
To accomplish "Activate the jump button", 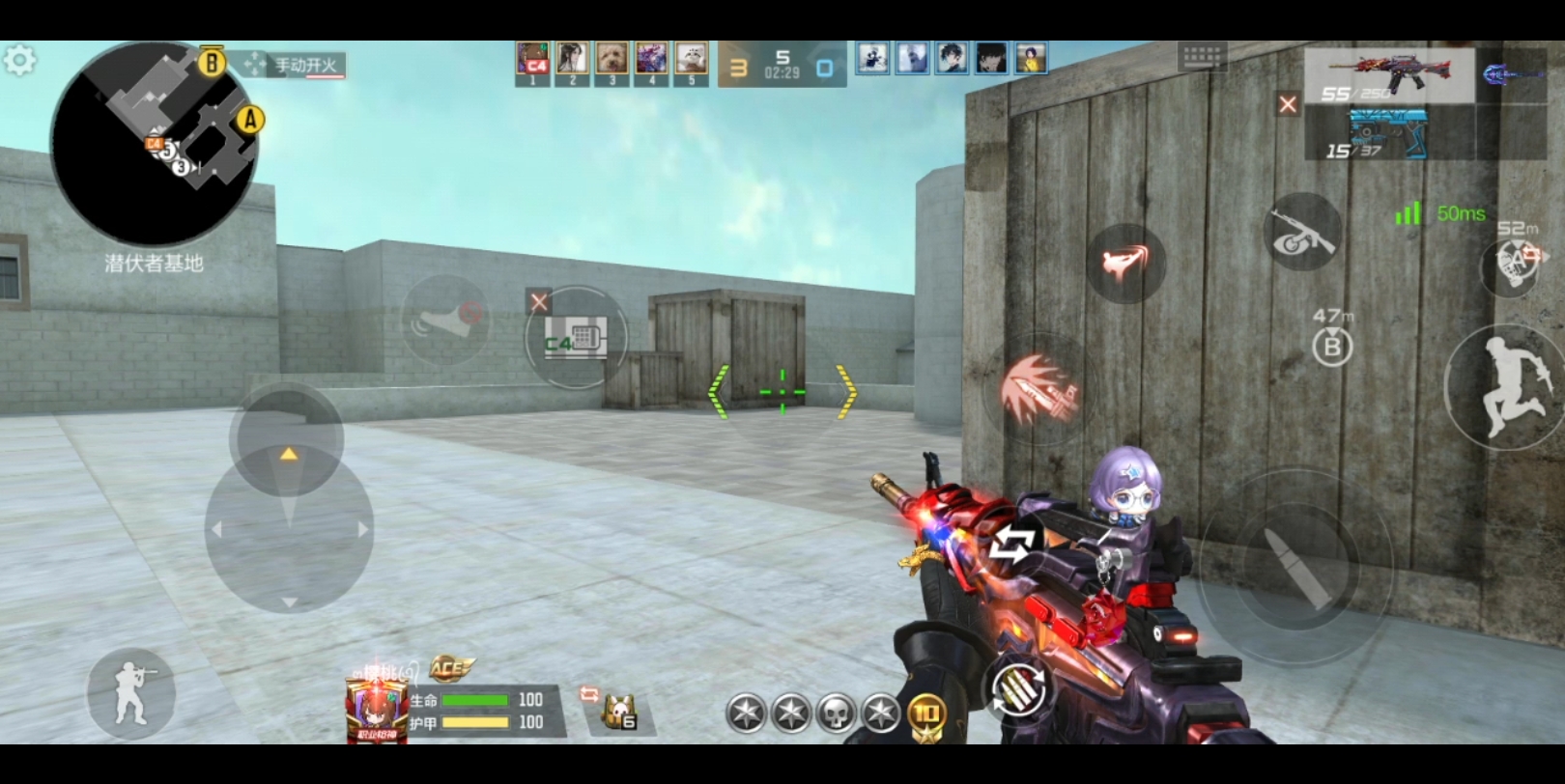I will [1505, 388].
